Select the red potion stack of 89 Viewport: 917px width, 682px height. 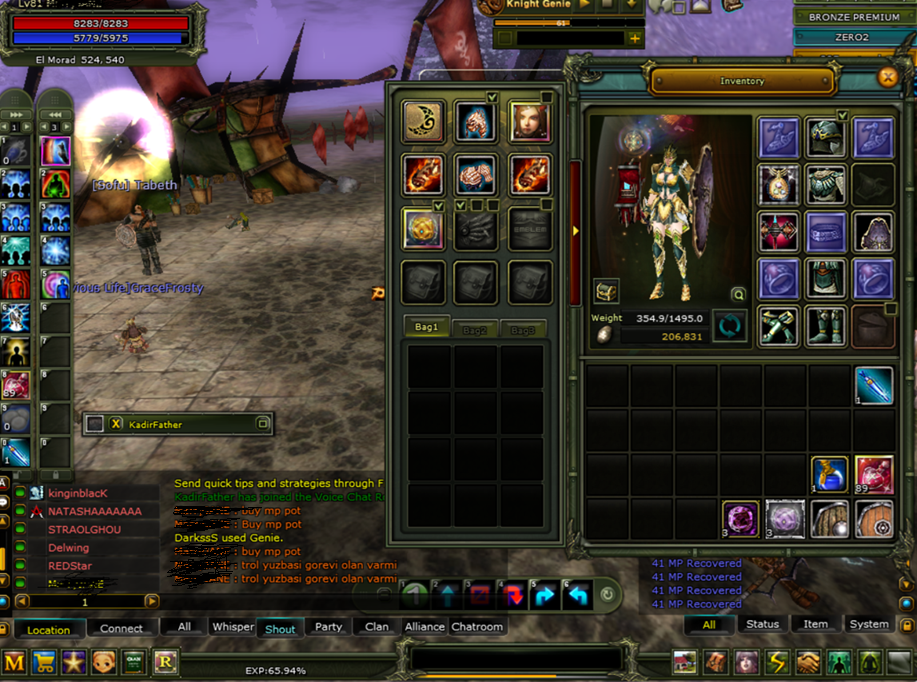tap(874, 475)
